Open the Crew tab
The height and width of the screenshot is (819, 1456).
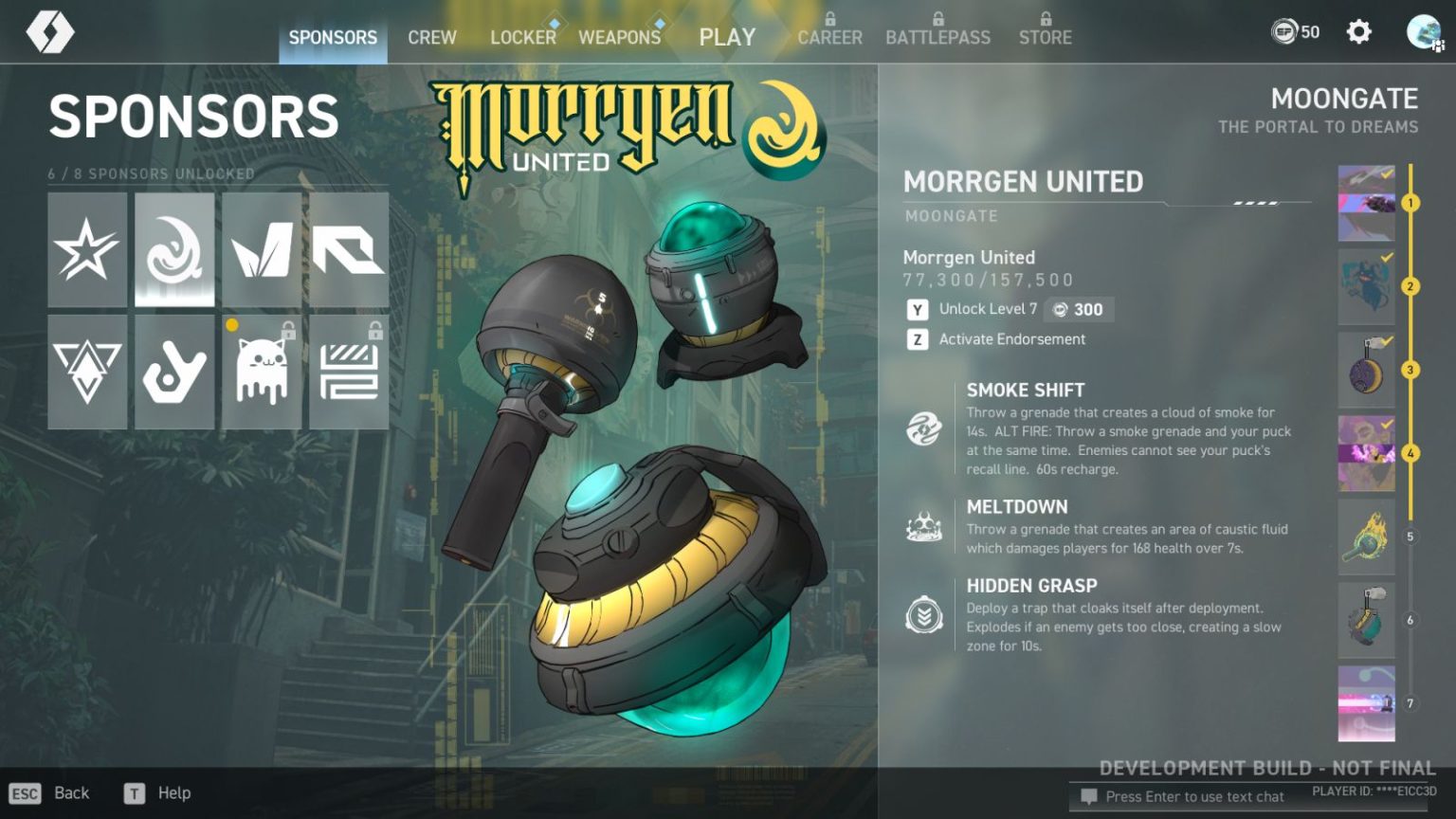point(432,38)
